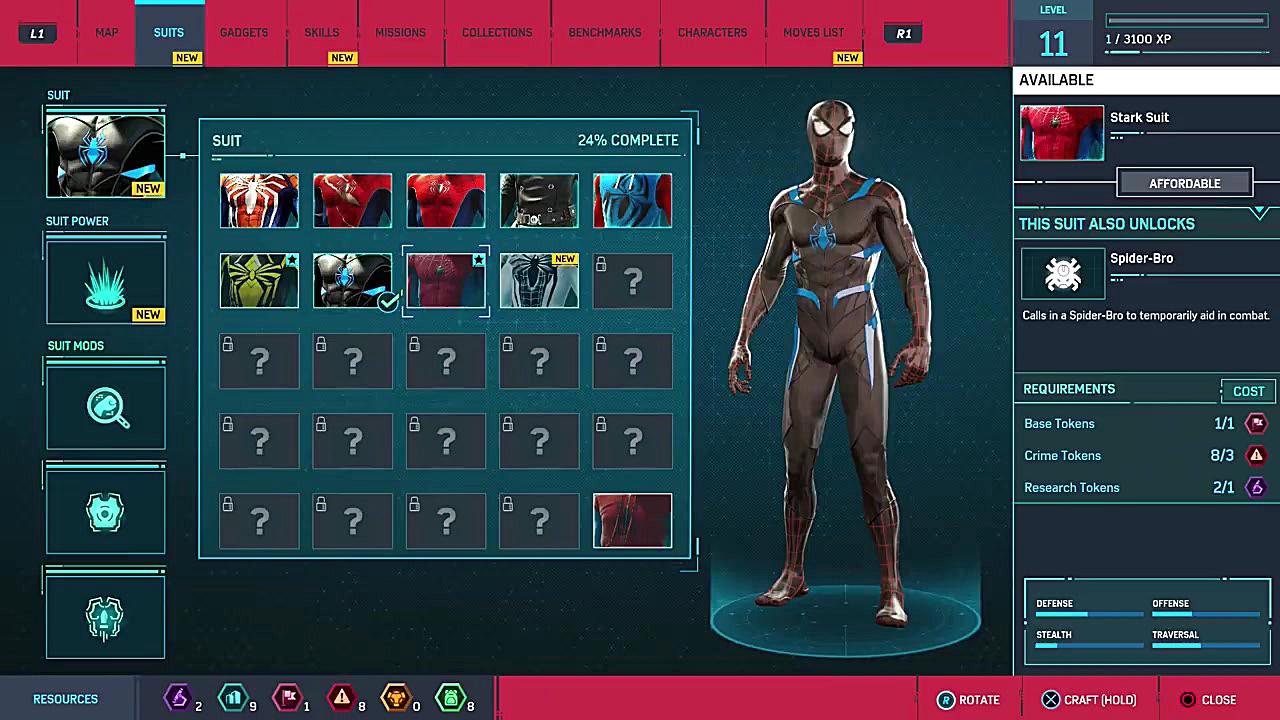Select the yellow-green spider suit thumbnail
The height and width of the screenshot is (720, 1280).
[259, 281]
